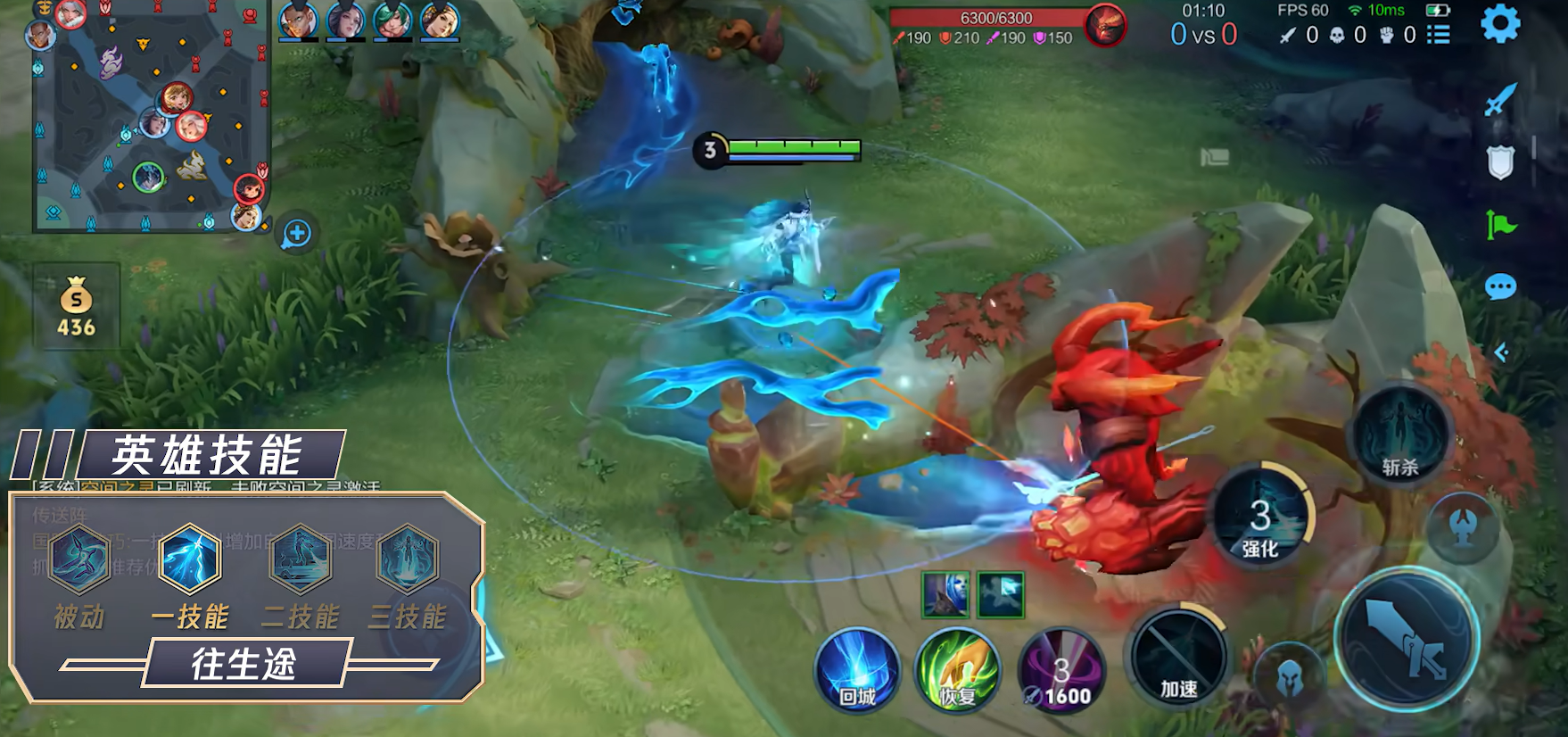Open the chat speech bubble
The width and height of the screenshot is (1568, 737).
coord(1500,287)
